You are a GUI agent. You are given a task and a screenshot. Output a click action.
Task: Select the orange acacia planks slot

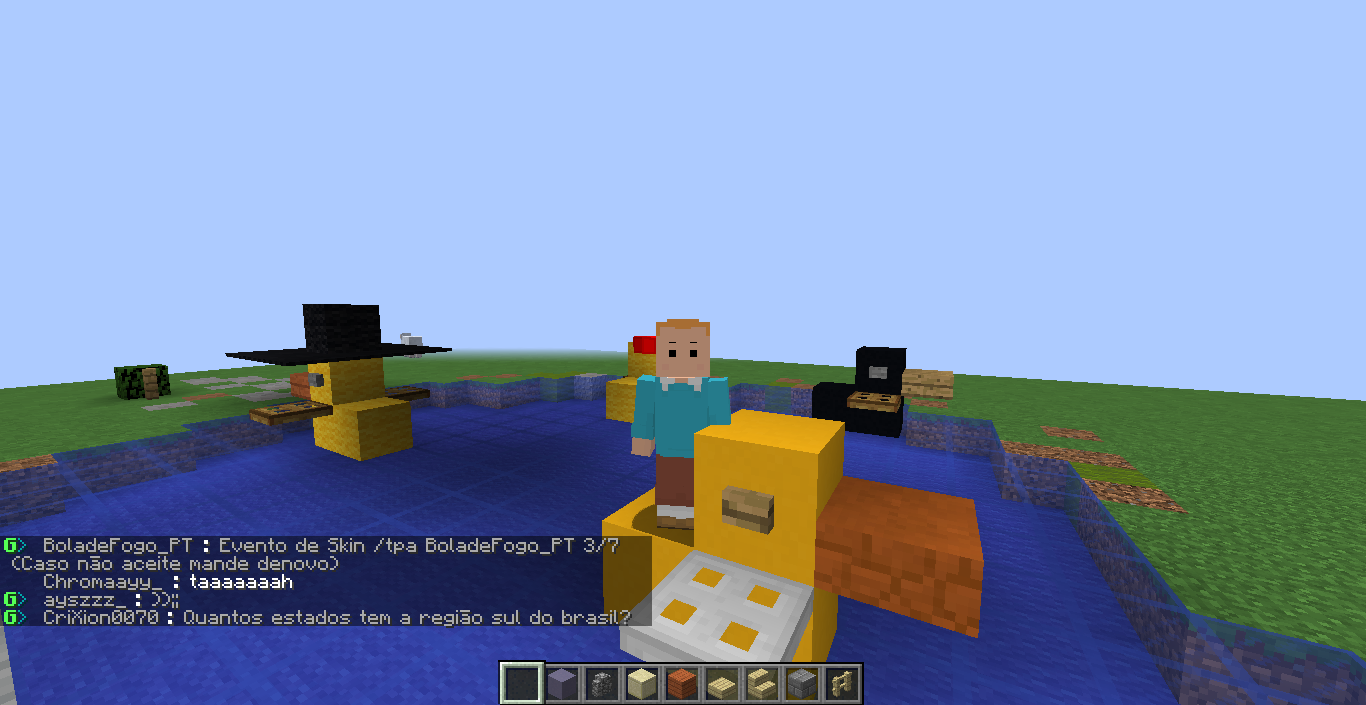682,684
